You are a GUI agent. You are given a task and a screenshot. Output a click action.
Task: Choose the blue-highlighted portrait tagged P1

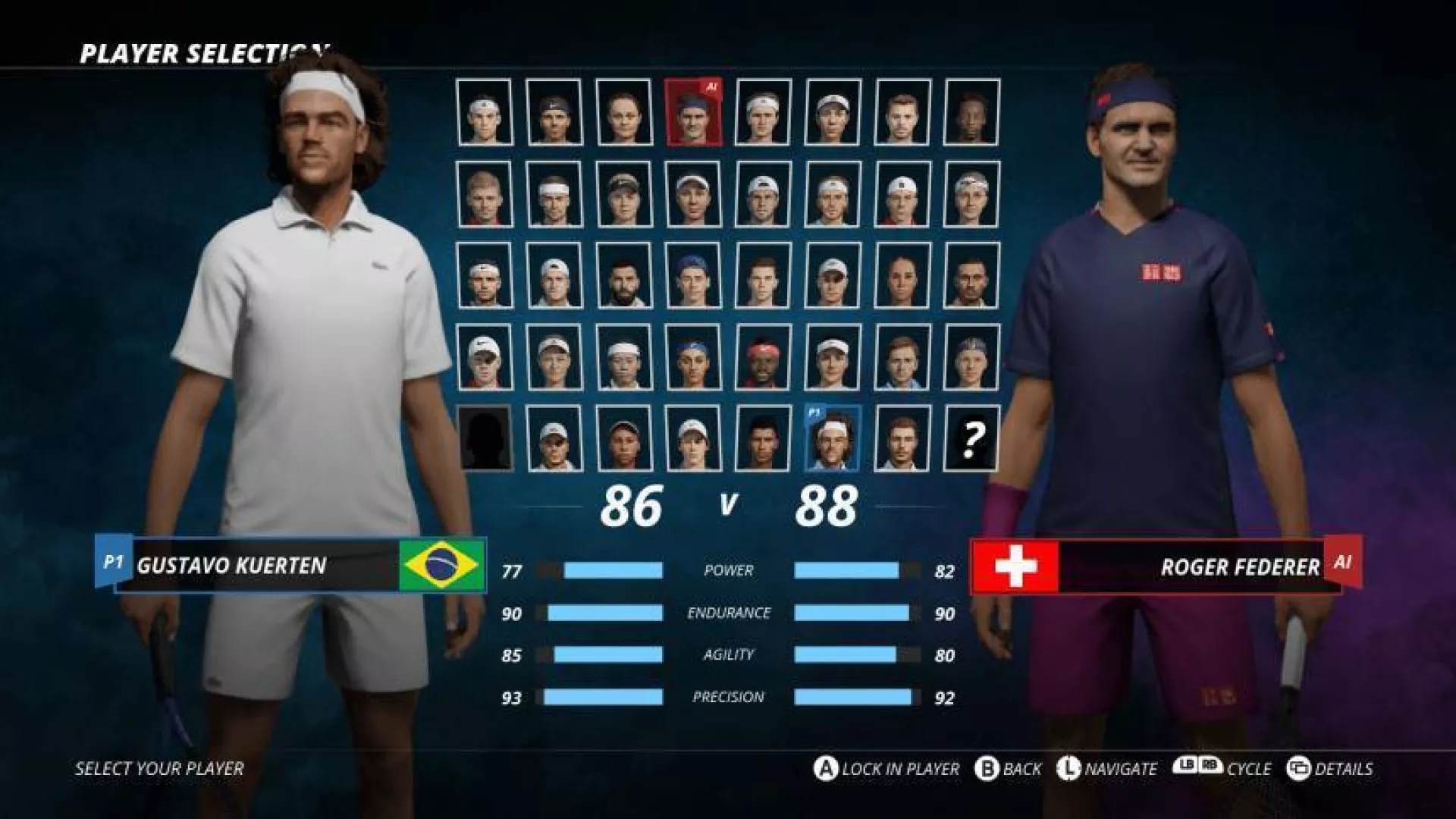[x=832, y=438]
